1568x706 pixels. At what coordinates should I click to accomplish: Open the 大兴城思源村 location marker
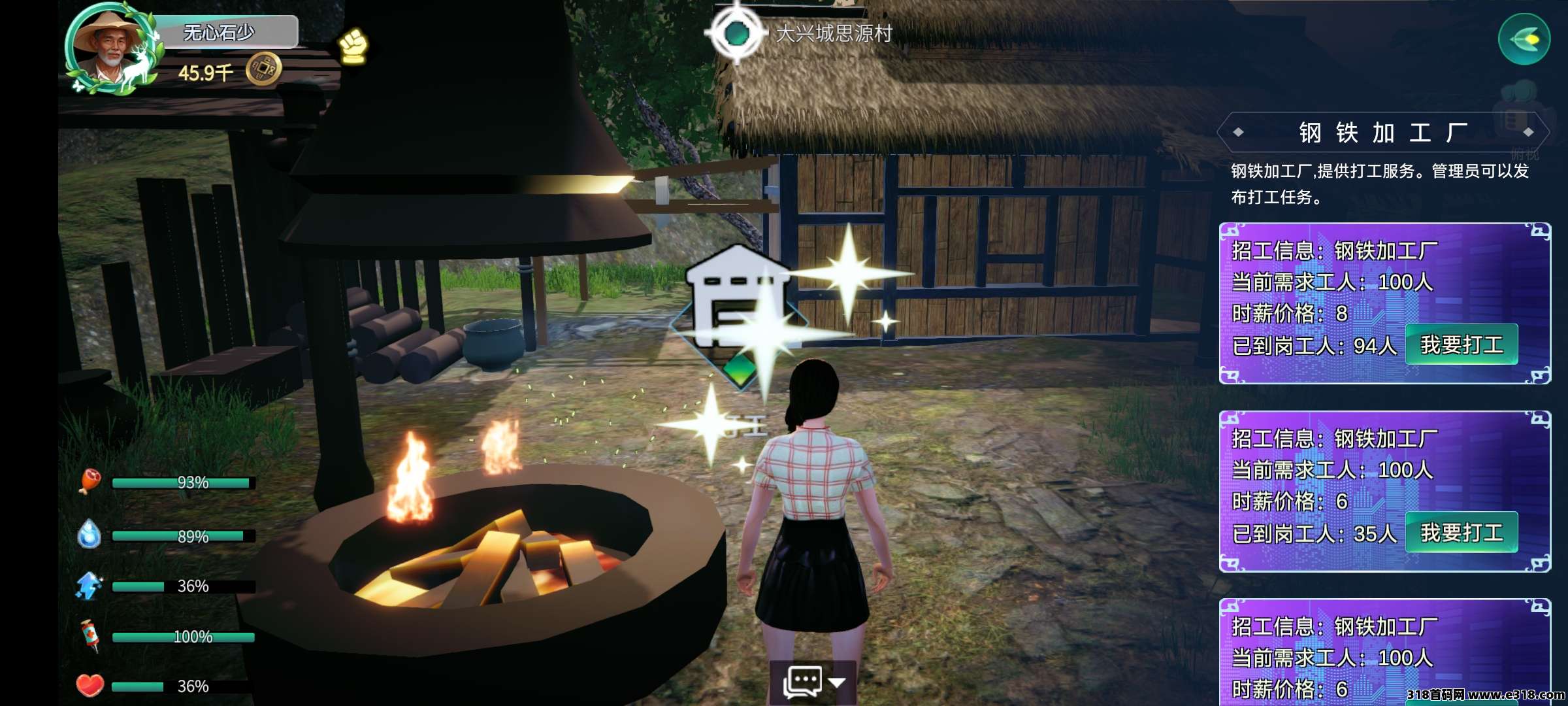point(738,33)
